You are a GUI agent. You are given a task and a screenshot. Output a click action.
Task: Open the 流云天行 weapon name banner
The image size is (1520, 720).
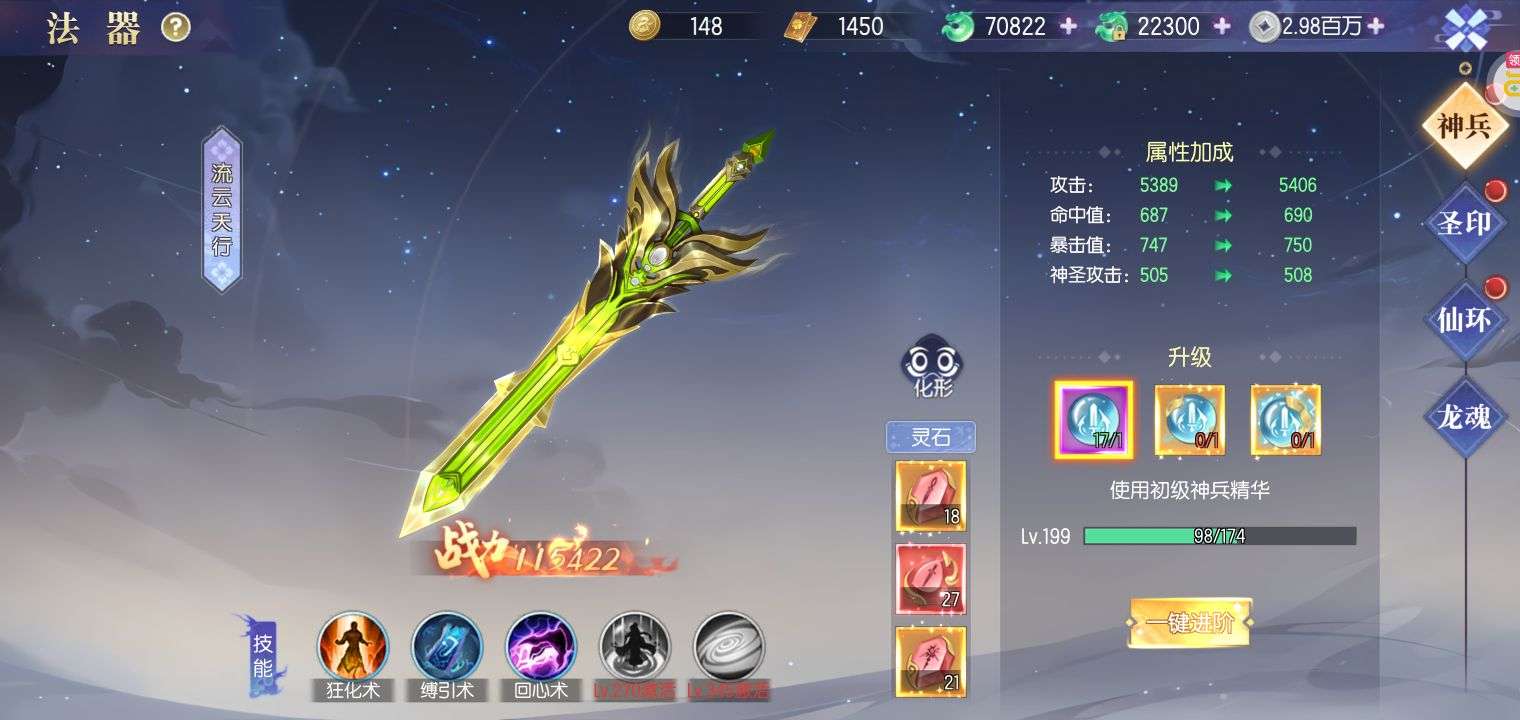[222, 209]
